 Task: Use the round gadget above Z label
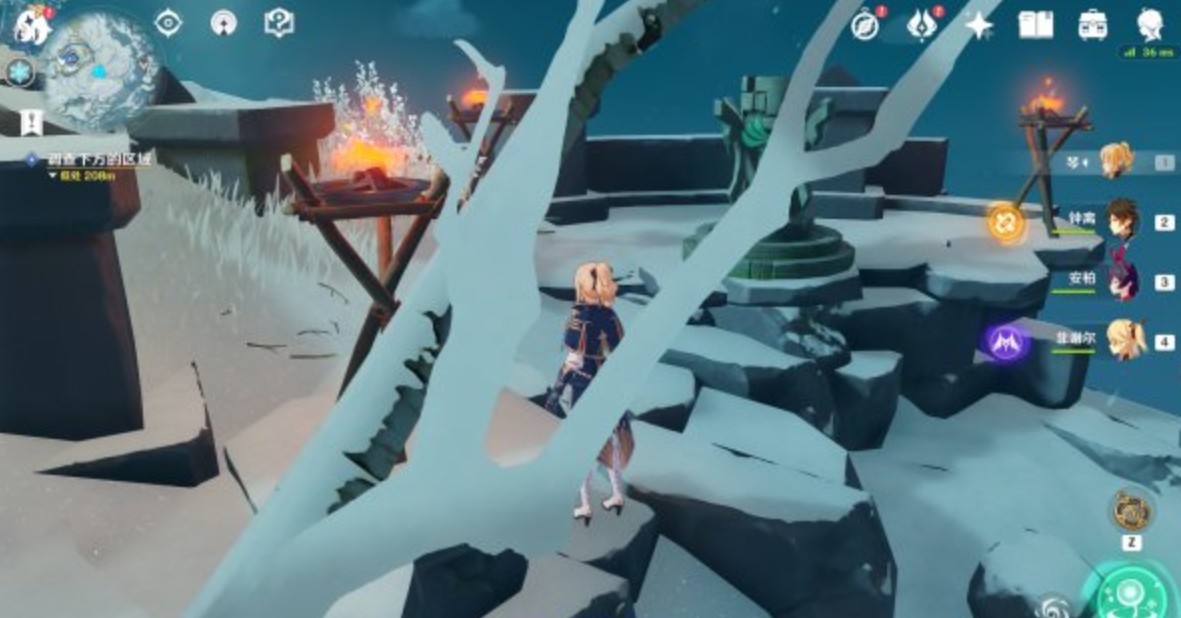click(x=1132, y=510)
